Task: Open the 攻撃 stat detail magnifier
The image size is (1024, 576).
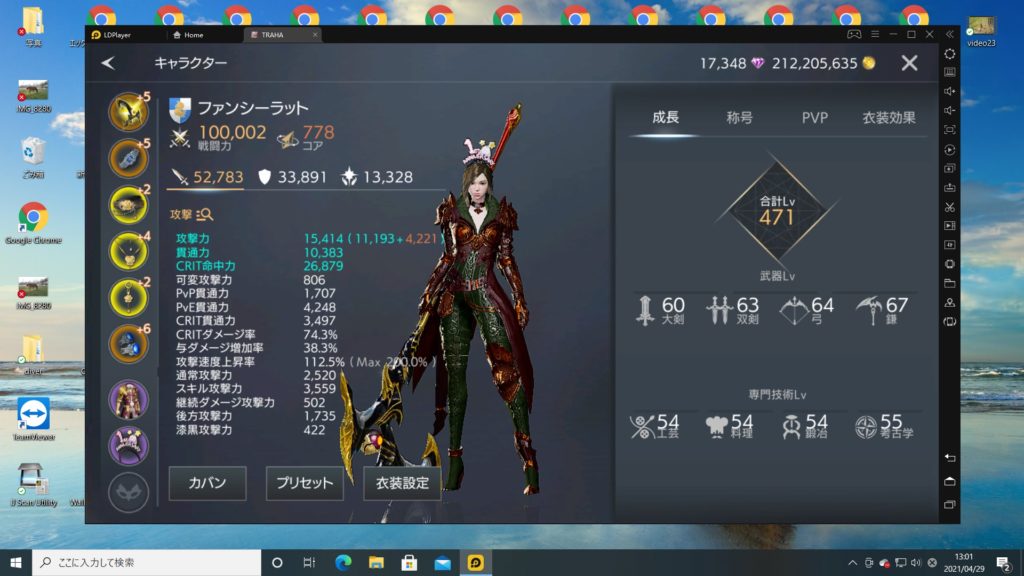Action: pyautogui.click(x=205, y=214)
